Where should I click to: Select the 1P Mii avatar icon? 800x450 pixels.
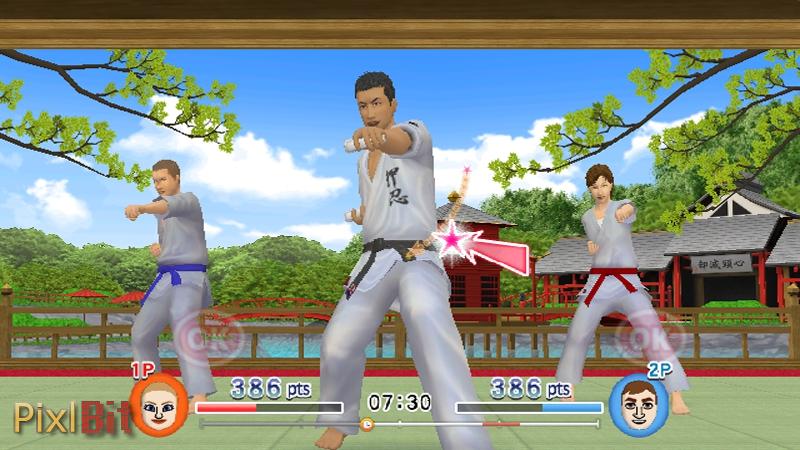click(157, 405)
